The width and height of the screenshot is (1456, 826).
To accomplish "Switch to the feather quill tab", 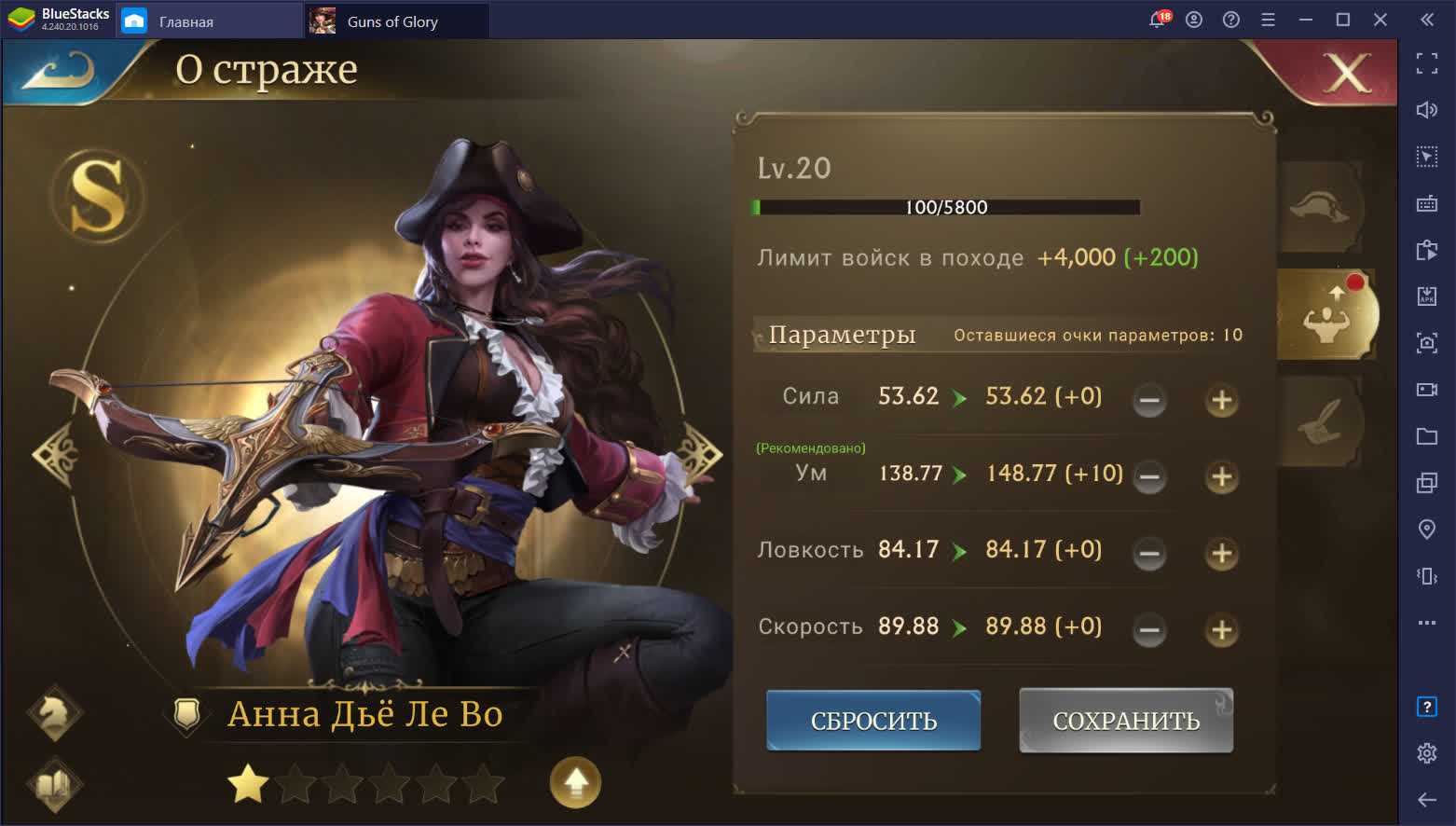I will click(1320, 422).
